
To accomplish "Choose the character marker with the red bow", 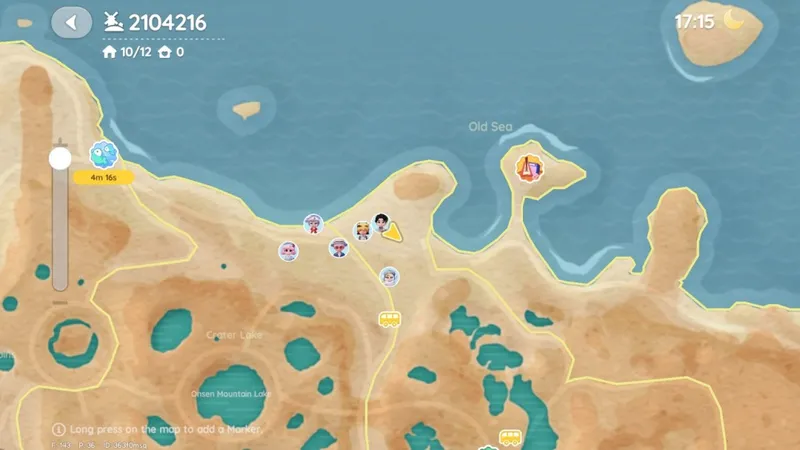I will (314, 224).
